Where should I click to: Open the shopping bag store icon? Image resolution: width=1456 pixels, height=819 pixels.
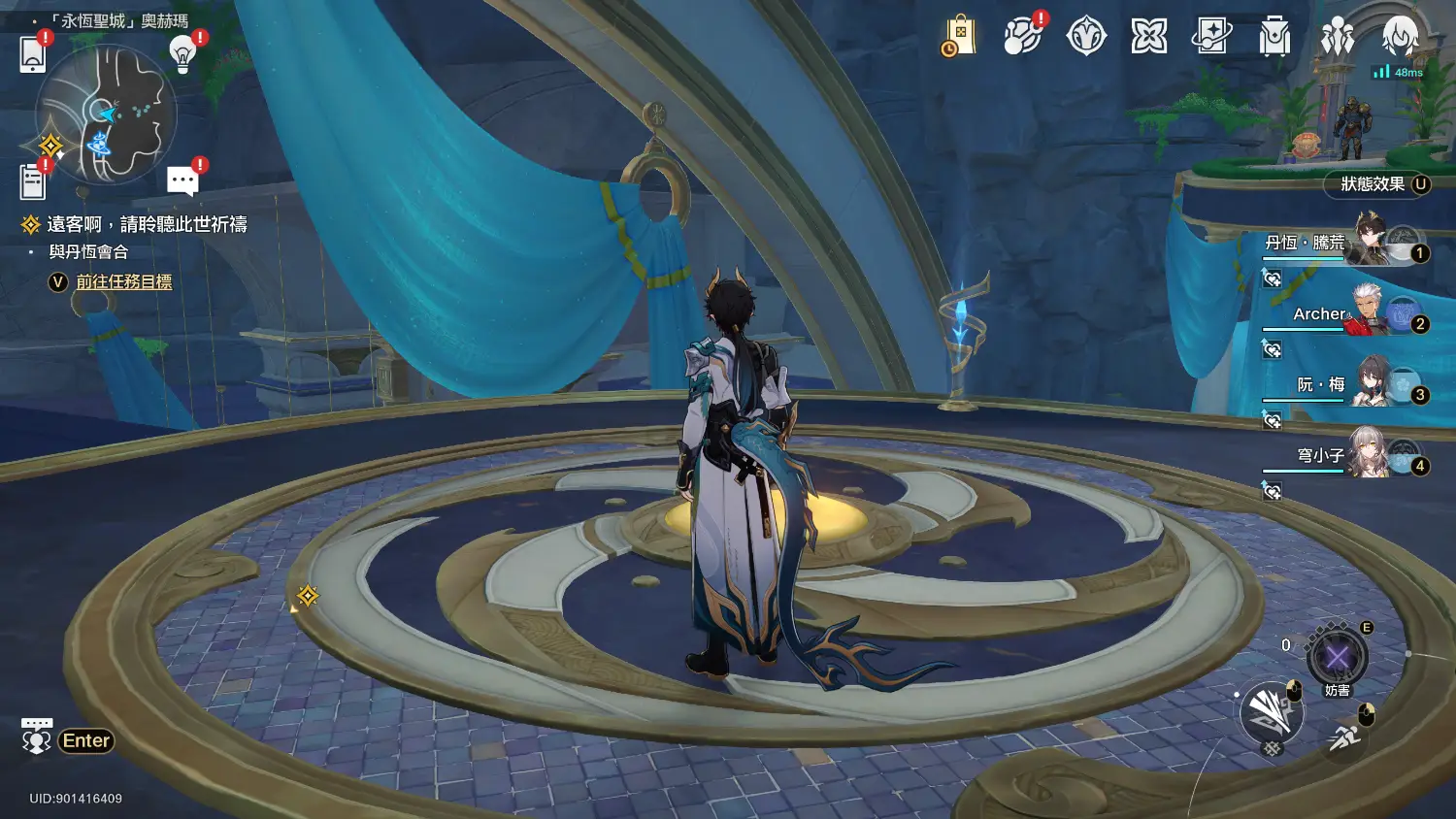click(x=958, y=37)
